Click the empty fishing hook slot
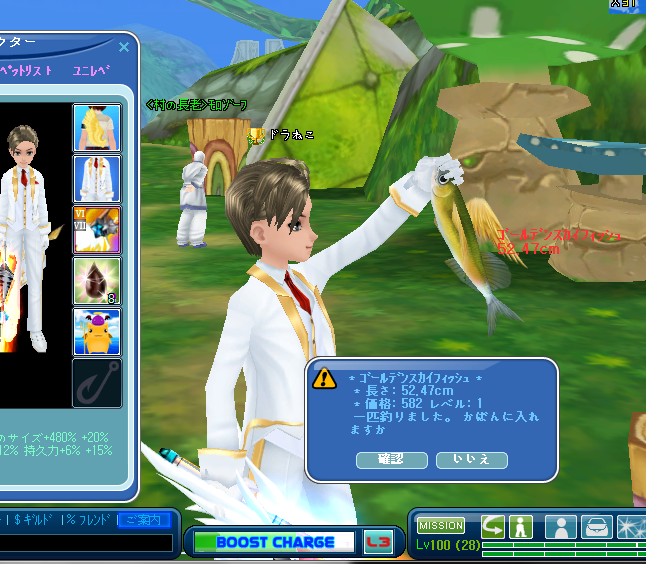This screenshot has width=646, height=564. (x=97, y=383)
